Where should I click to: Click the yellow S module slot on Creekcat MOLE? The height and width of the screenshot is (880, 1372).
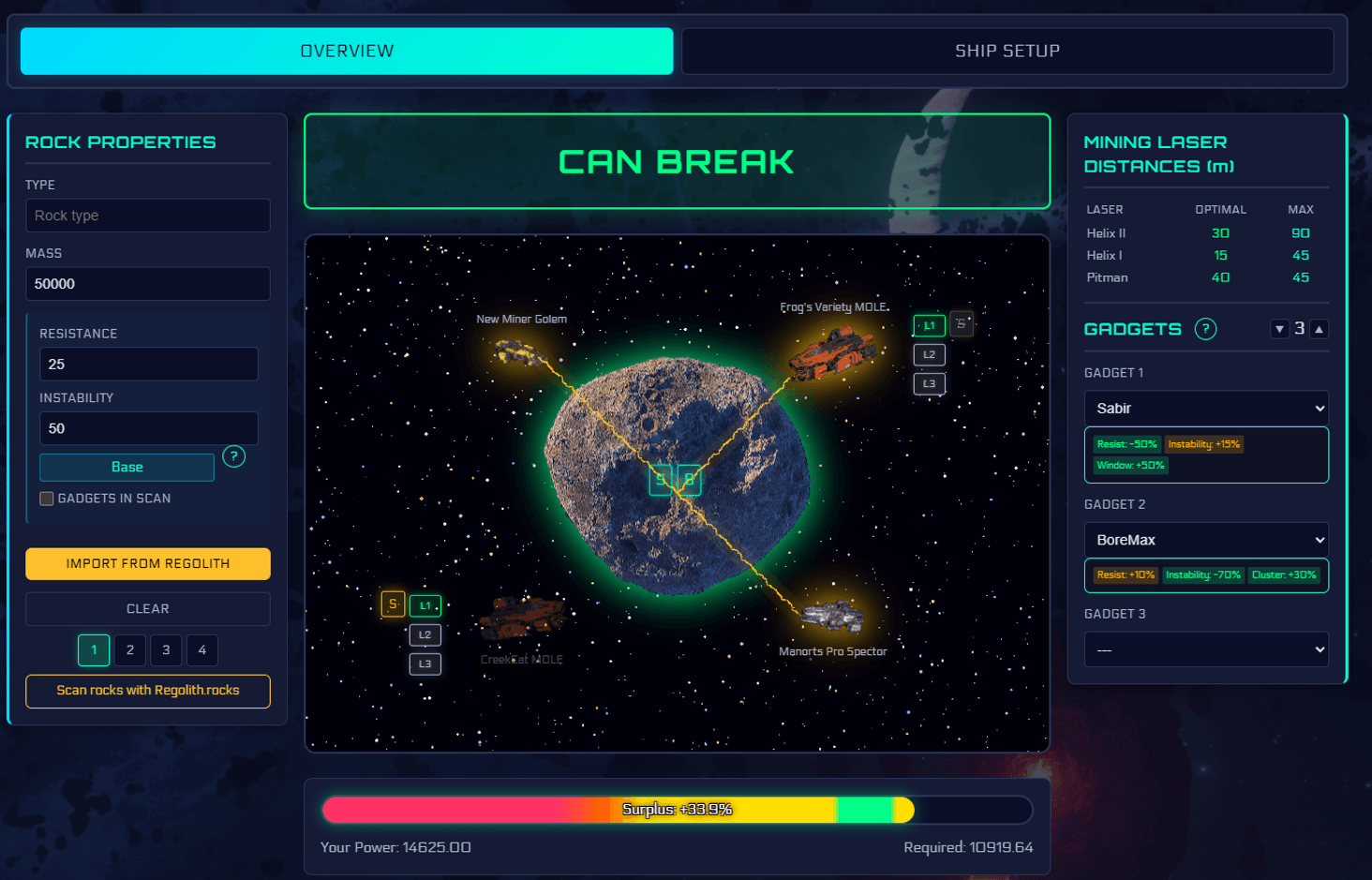click(393, 605)
